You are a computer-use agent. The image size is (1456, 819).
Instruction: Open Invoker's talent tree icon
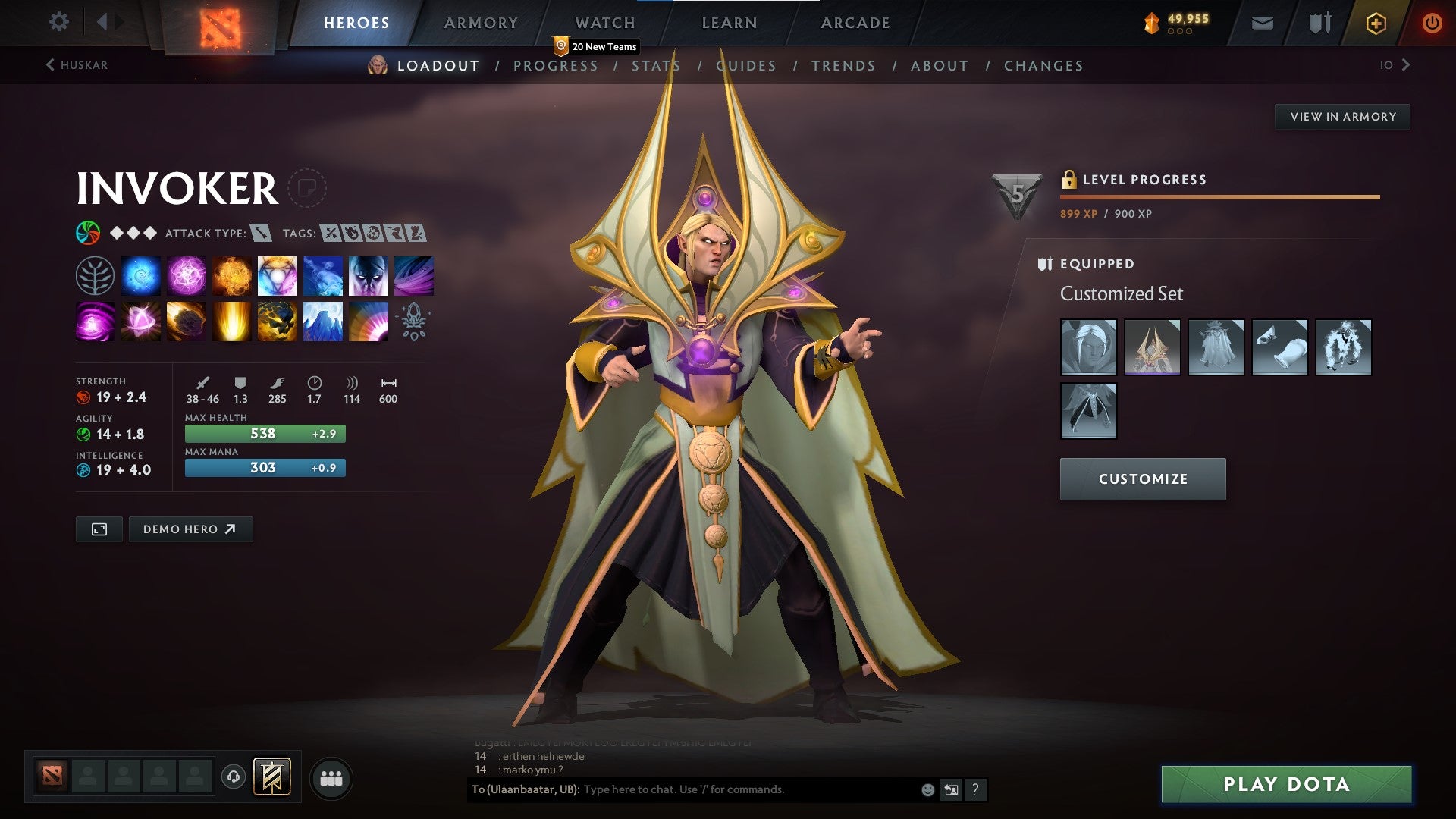(95, 275)
